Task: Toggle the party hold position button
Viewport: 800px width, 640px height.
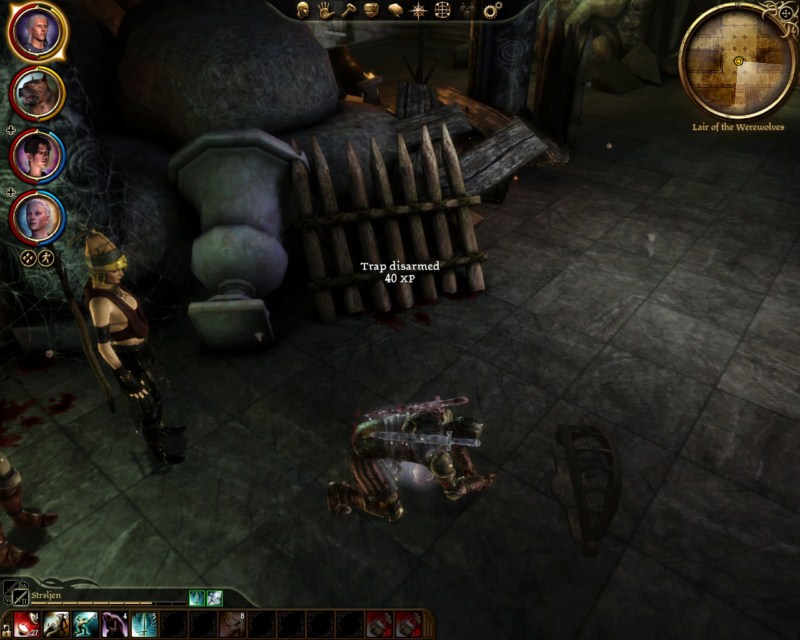Action: [x=46, y=257]
